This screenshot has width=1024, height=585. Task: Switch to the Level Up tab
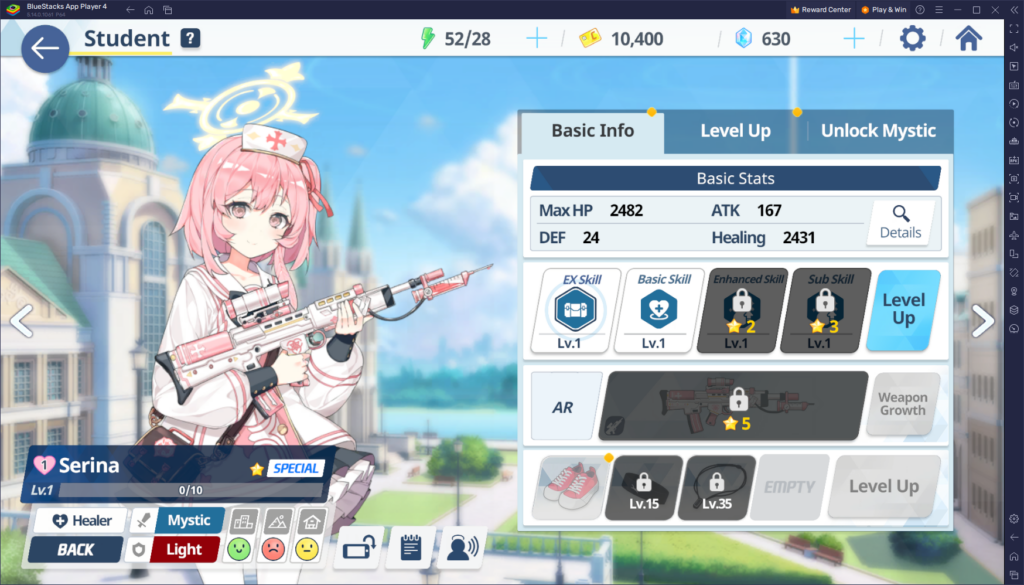tap(735, 131)
